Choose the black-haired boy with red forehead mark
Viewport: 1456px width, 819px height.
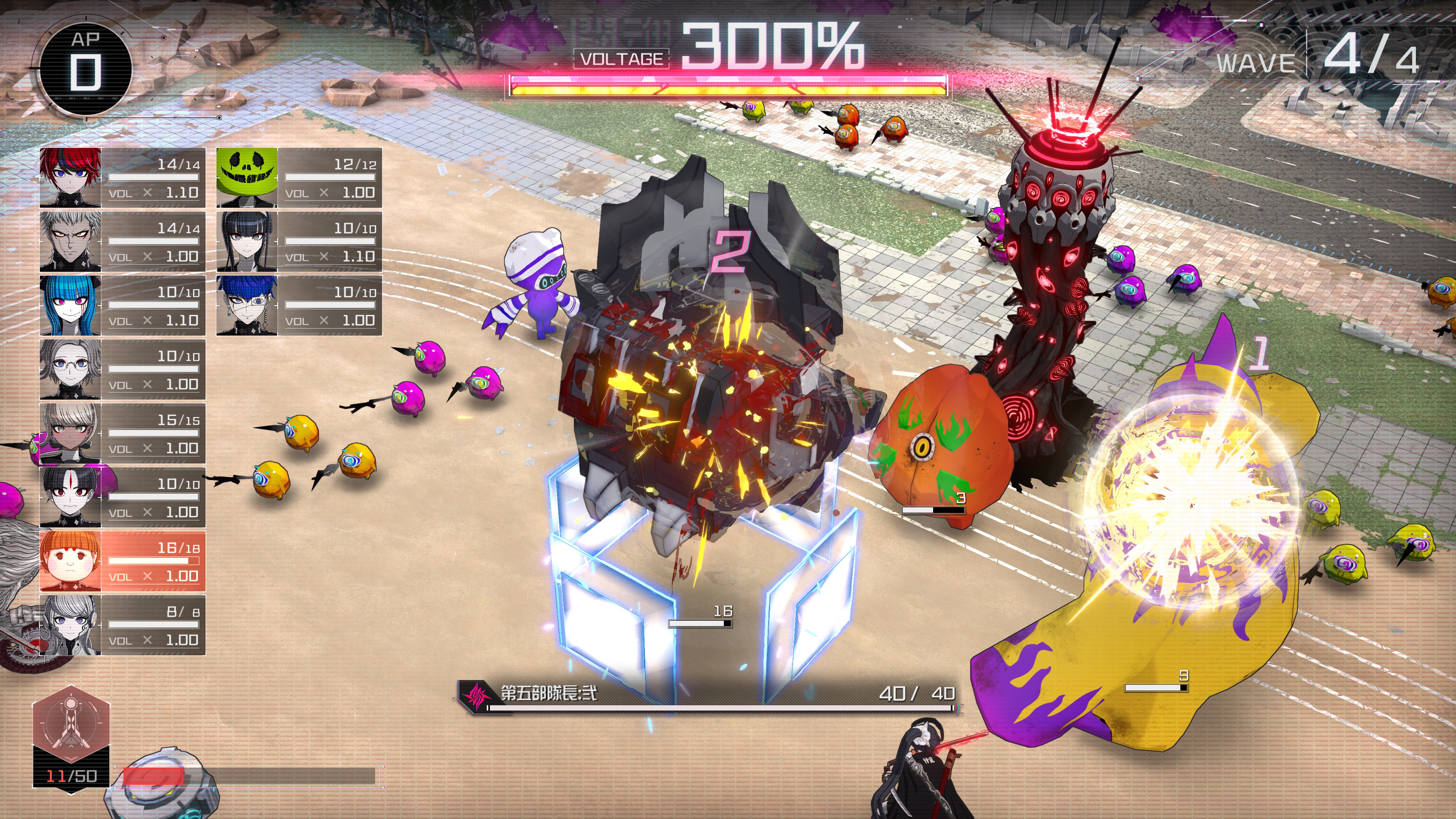(x=122, y=497)
